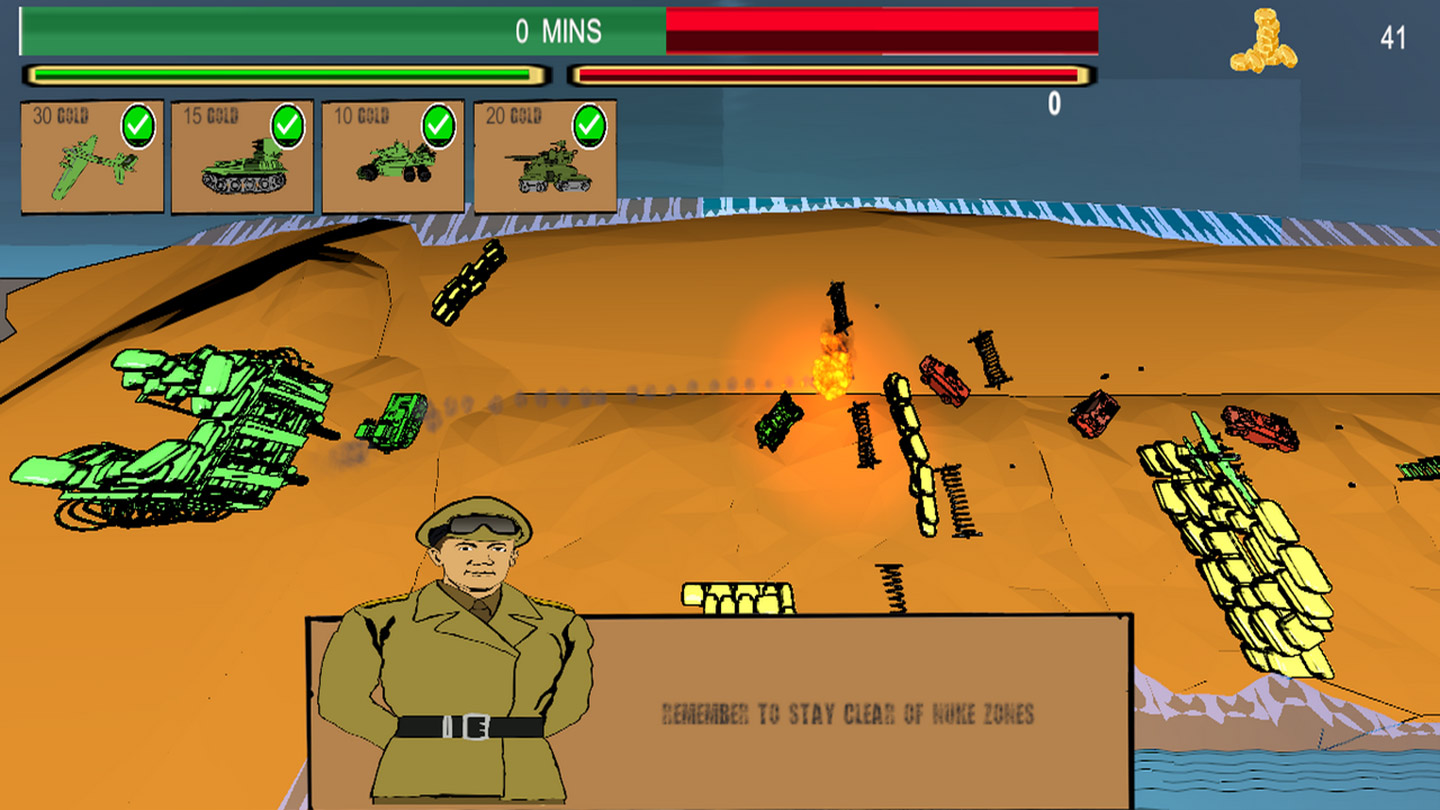Choose the 20 gold heavy tank card

pyautogui.click(x=545, y=157)
